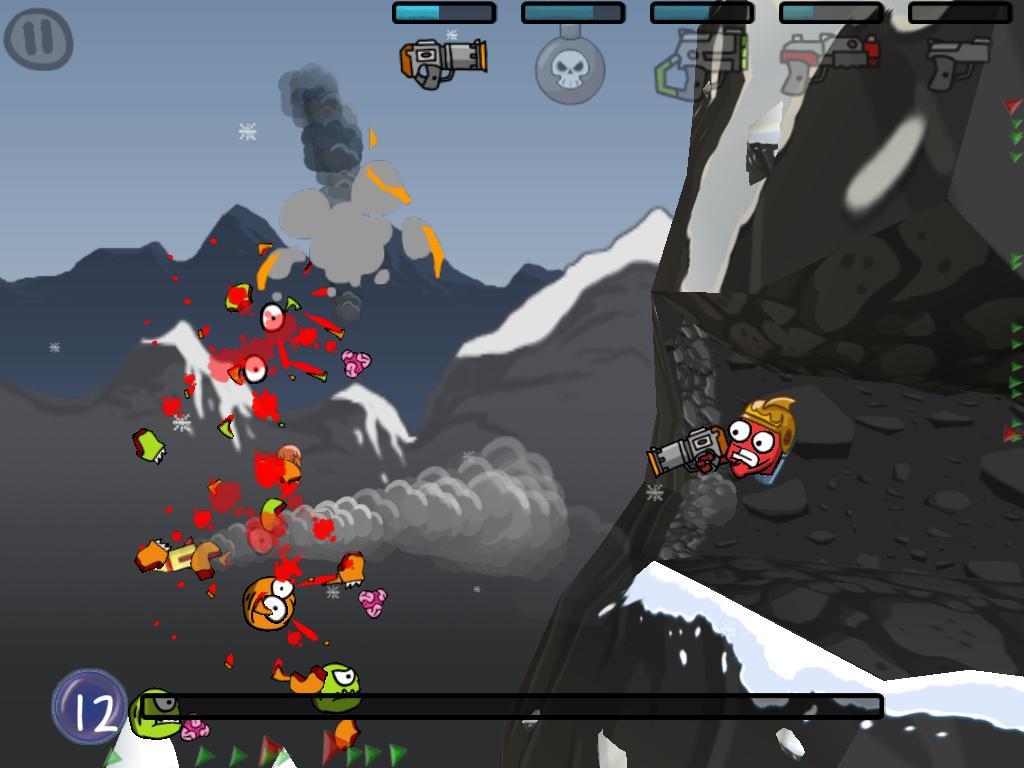Select the orange rocket launcher weapon
The height and width of the screenshot is (768, 1024).
[x=443, y=61]
